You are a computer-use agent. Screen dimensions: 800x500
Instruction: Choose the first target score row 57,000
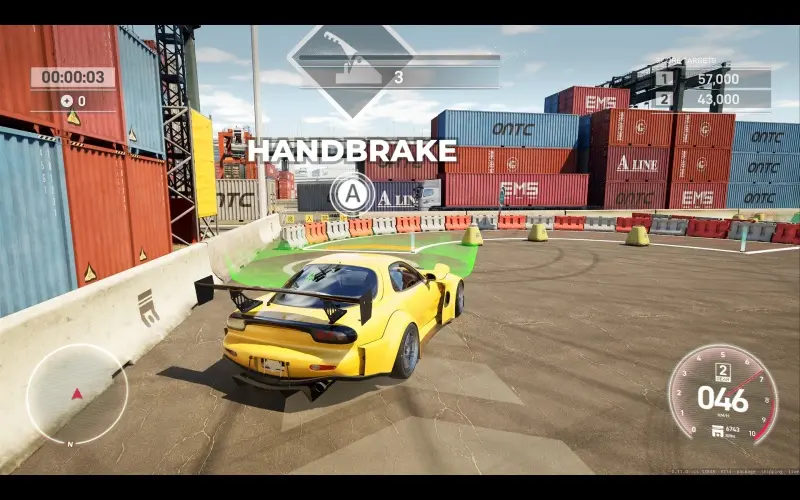[x=713, y=79]
